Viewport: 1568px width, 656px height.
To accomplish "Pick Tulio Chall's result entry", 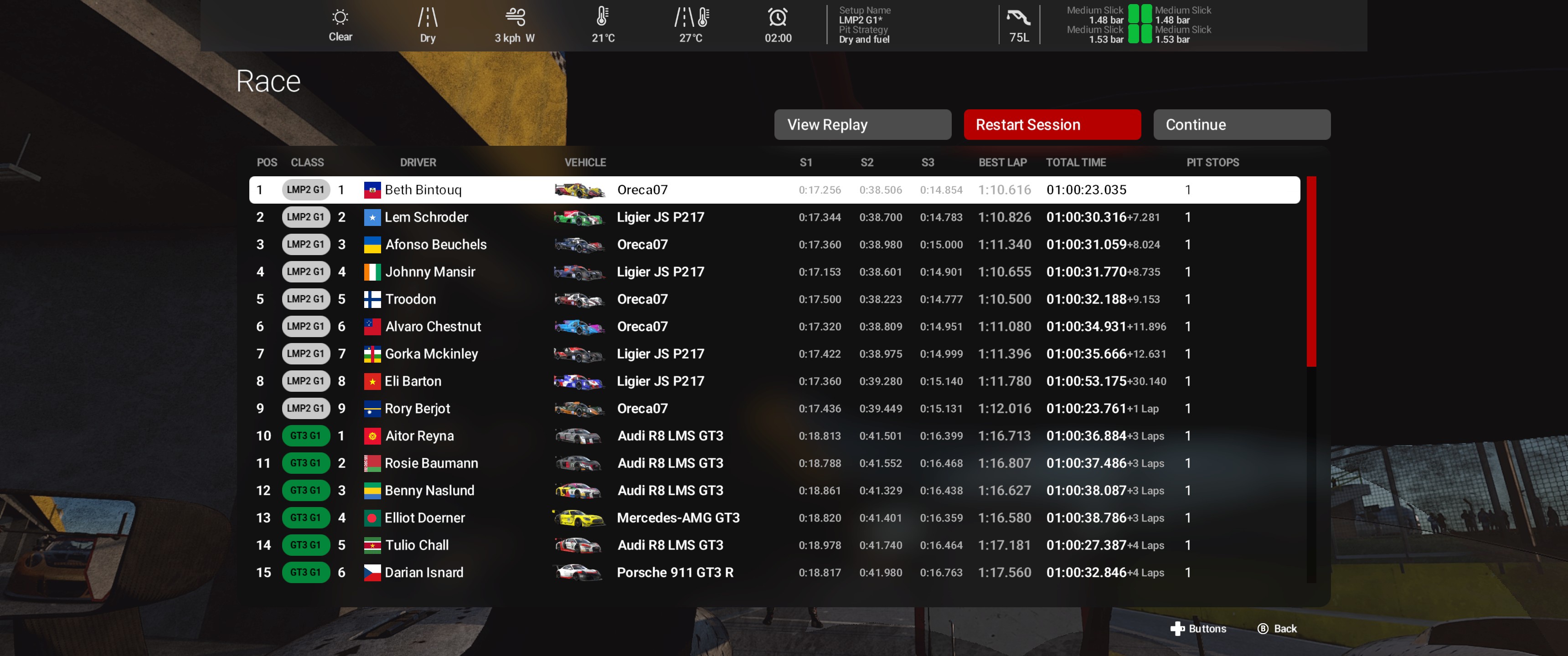I will 774,545.
